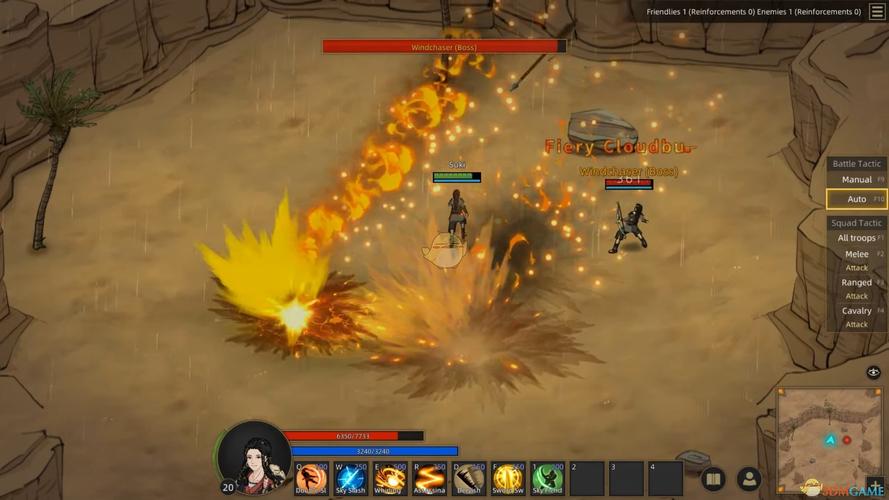Select the Auto battle tactic
Image resolution: width=889 pixels, height=500 pixels.
[x=857, y=199]
